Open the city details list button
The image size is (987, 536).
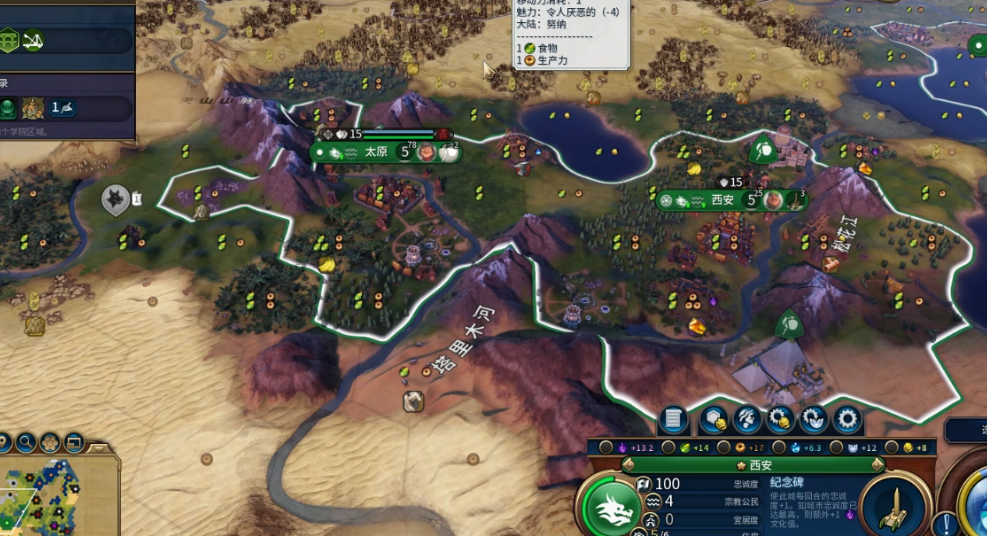[x=673, y=420]
